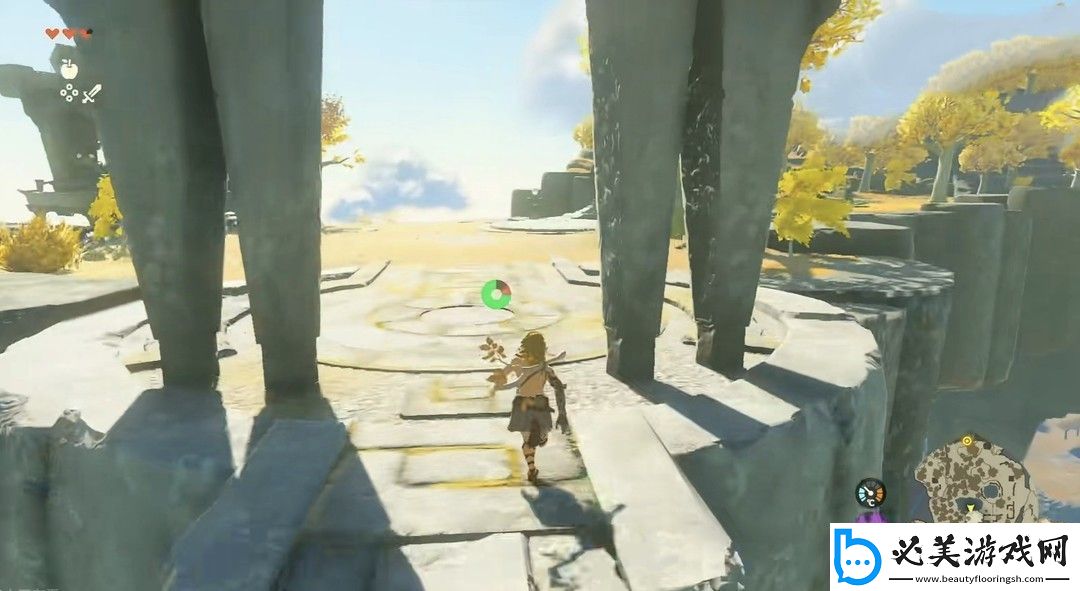Click the blue chat-bubble site logo

tap(859, 557)
